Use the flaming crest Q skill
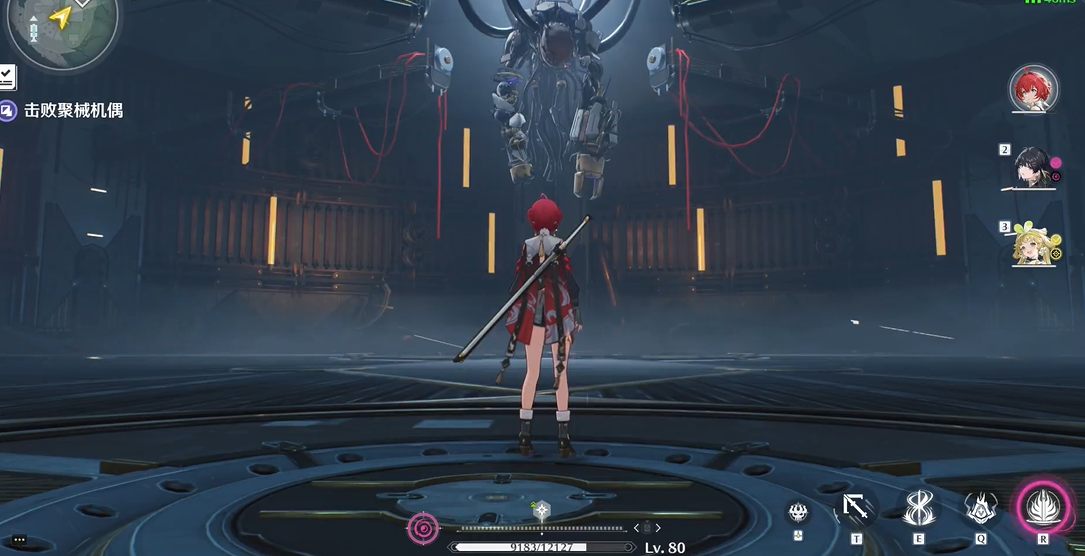 (981, 509)
